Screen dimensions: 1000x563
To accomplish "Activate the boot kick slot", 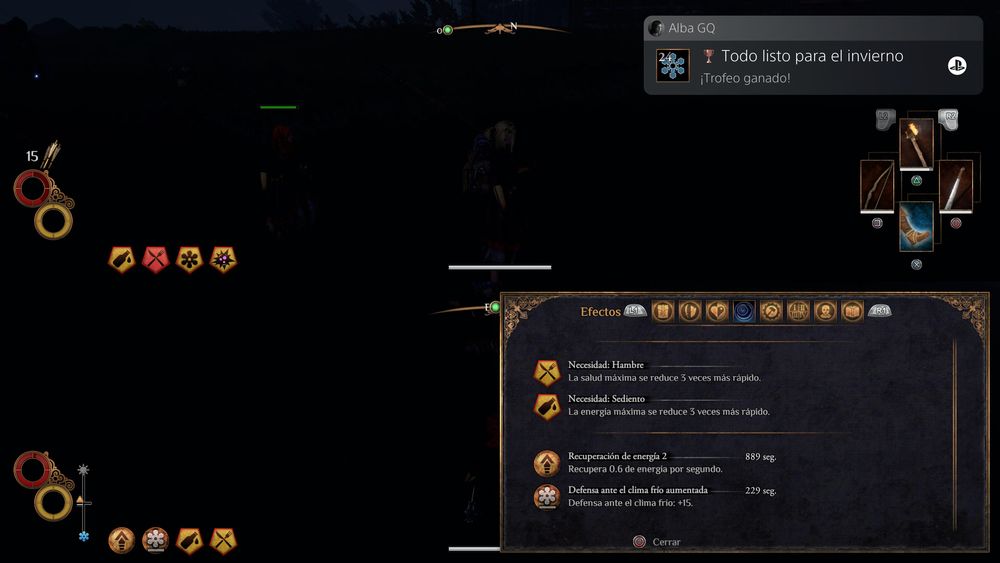I will [916, 226].
